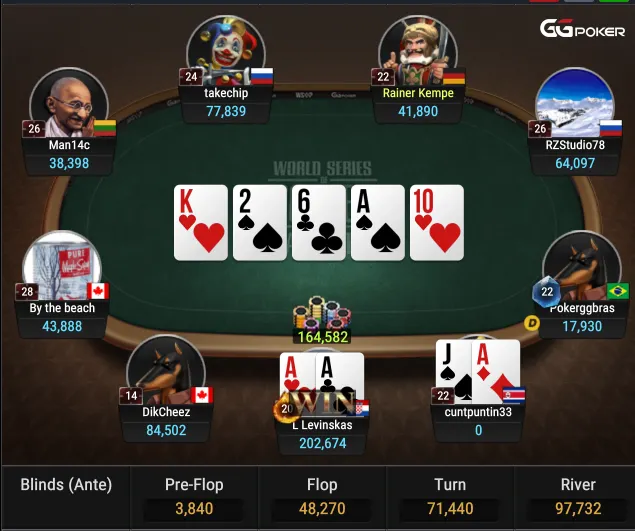635x531 pixels.
Task: Click Man14c's player avatar
Action: click(x=69, y=103)
